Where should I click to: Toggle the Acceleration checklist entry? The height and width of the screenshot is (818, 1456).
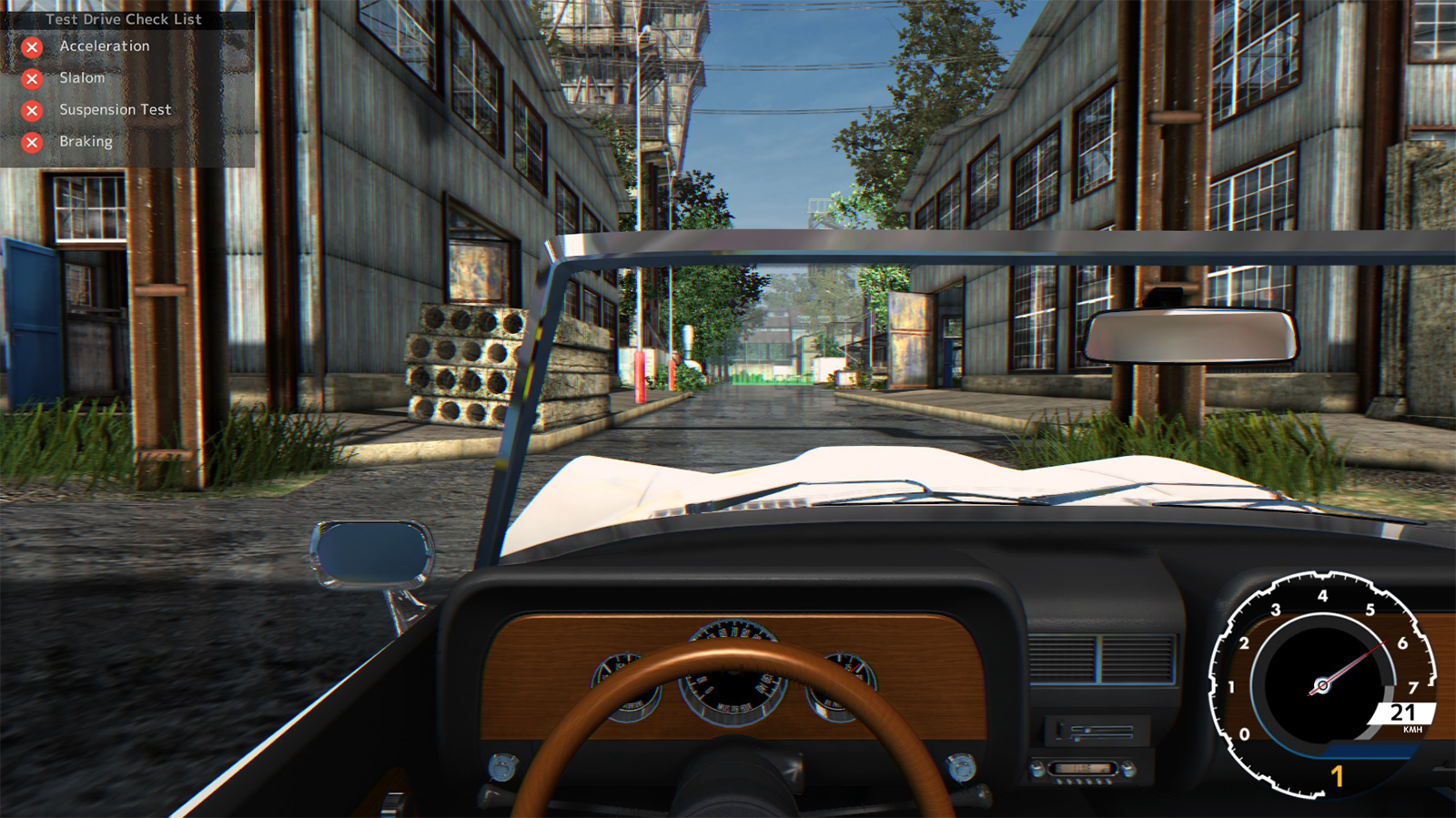(103, 46)
